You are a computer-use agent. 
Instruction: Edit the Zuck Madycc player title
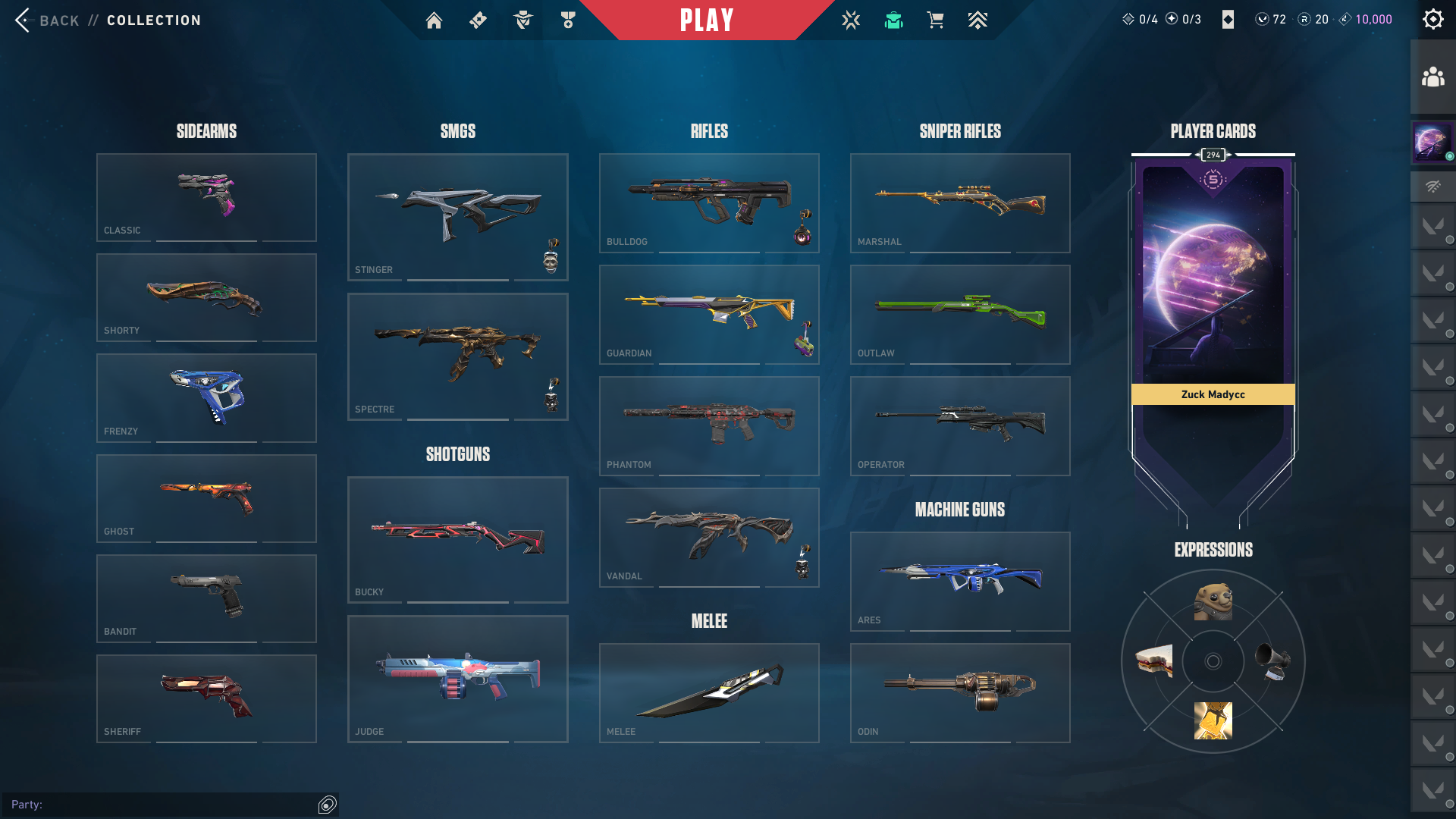click(1213, 394)
